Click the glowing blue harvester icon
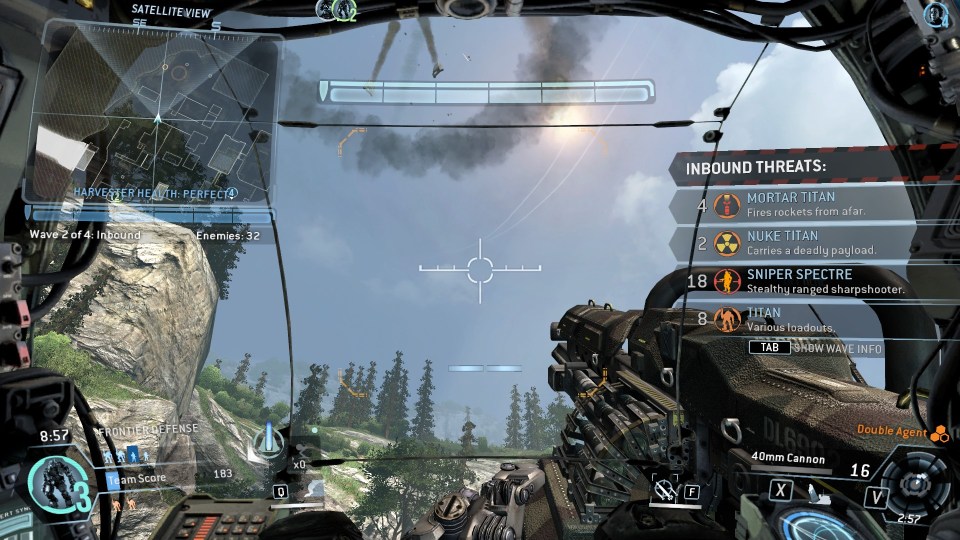The height and width of the screenshot is (540, 960). point(269,439)
